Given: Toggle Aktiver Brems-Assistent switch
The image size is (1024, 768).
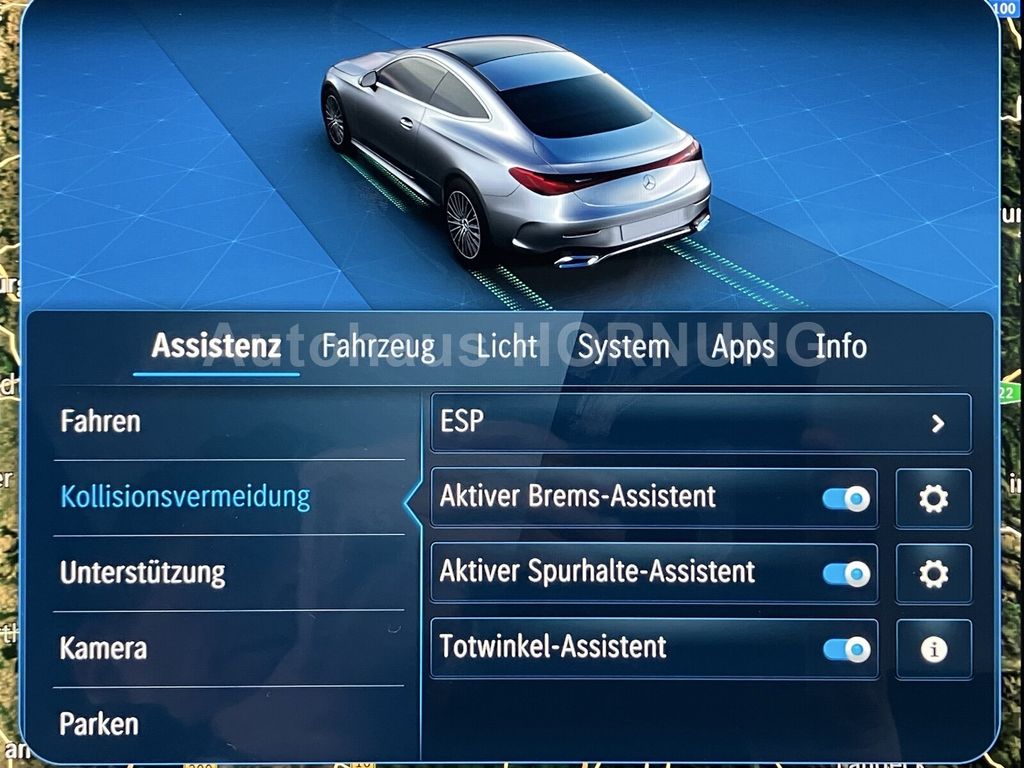Looking at the screenshot, I should point(846,498).
